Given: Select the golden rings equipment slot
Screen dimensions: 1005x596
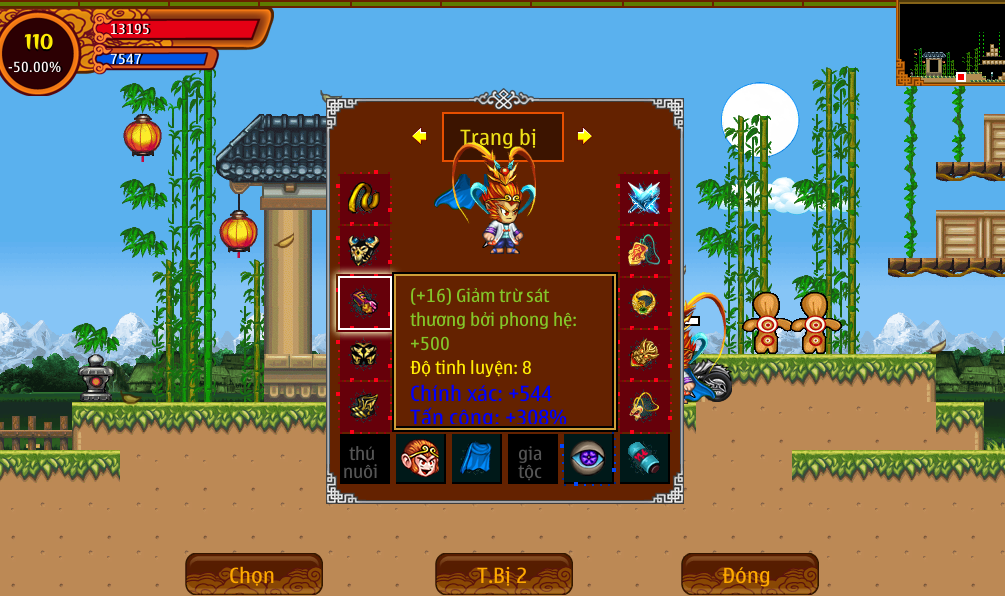Looking at the screenshot, I should point(364,198).
